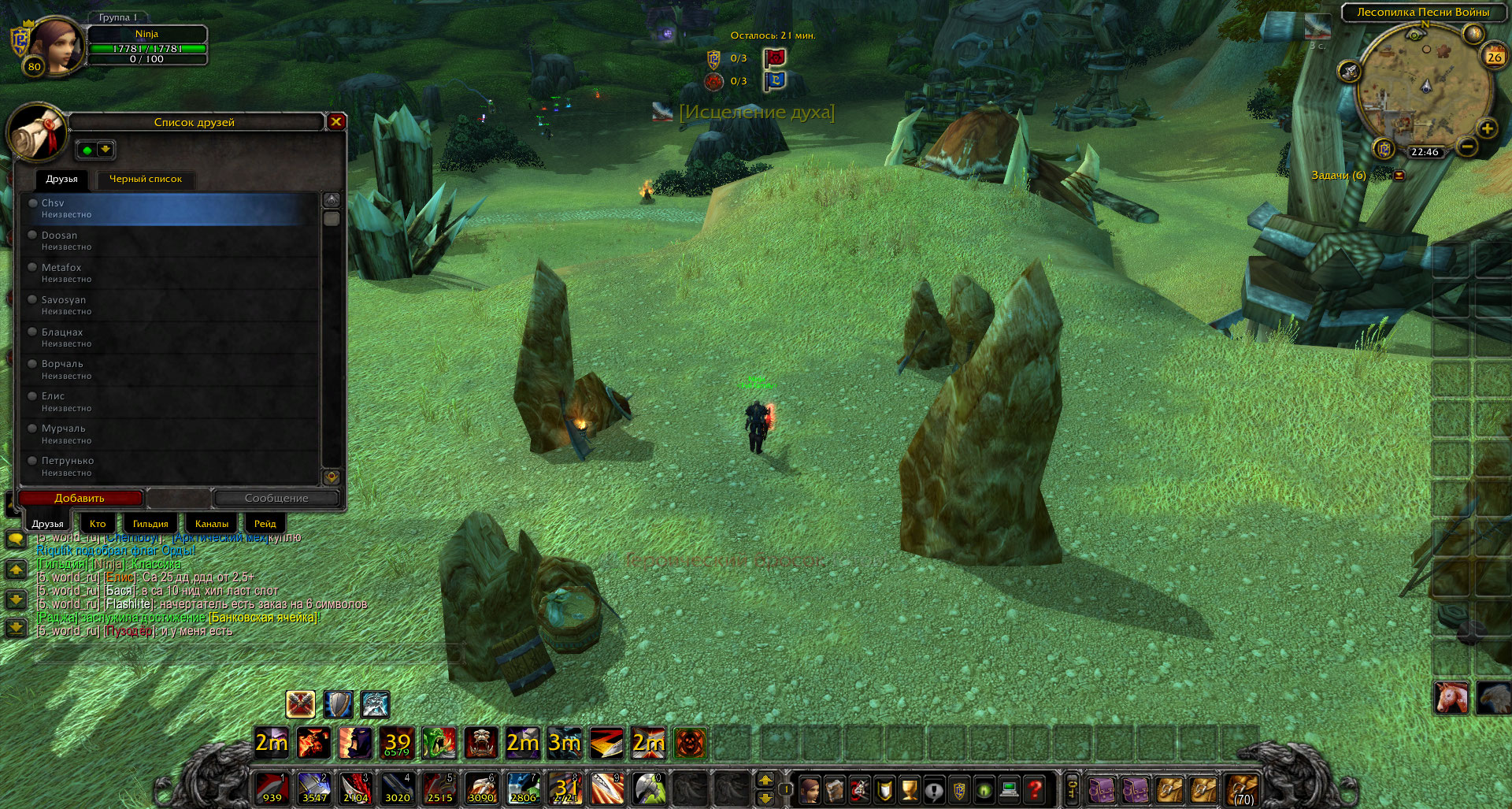The height and width of the screenshot is (809, 1512).
Task: Collapse the Задачи objectives tracker
Action: pyautogui.click(x=1399, y=176)
